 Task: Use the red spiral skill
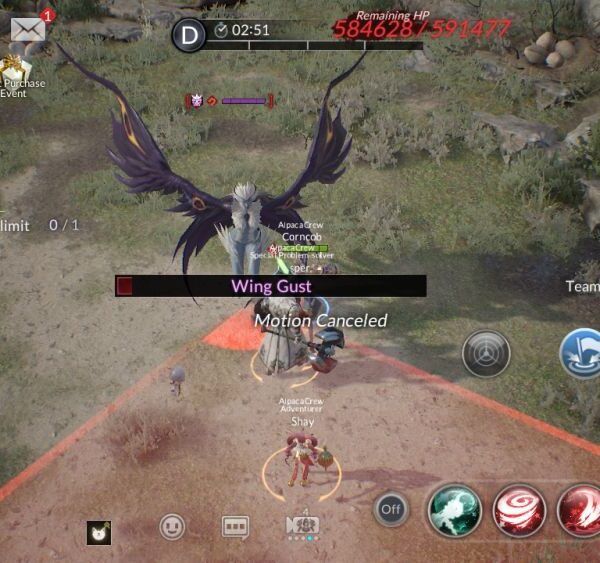pos(519,510)
